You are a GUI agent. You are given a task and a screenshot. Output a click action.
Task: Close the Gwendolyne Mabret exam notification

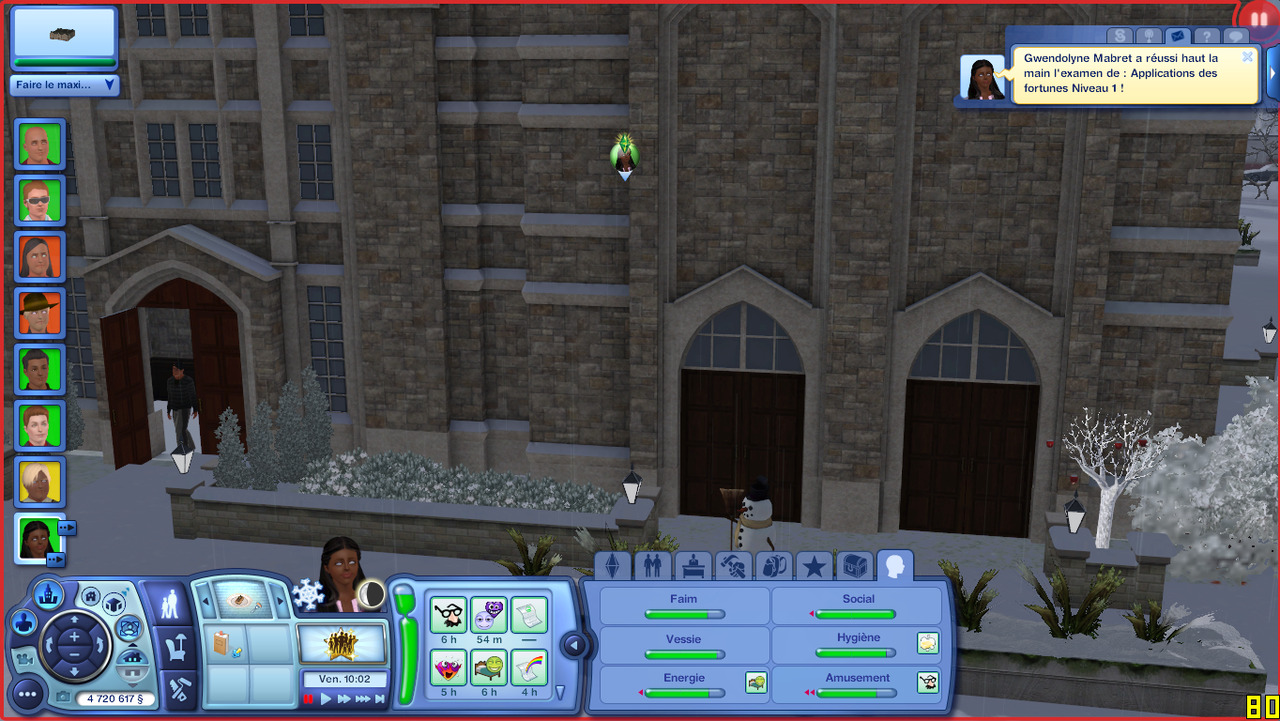point(1247,57)
